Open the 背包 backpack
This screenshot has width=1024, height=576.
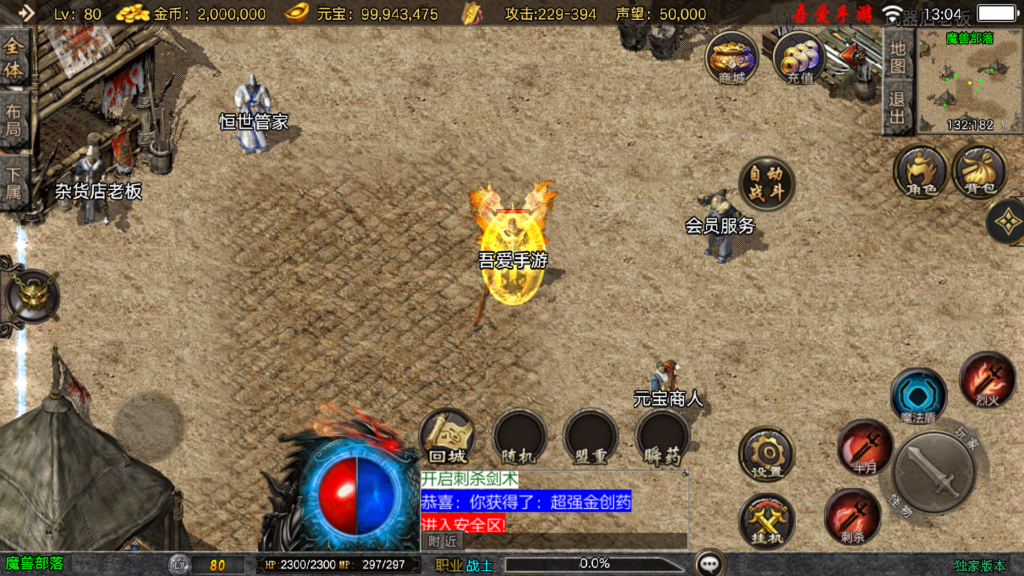[979, 171]
